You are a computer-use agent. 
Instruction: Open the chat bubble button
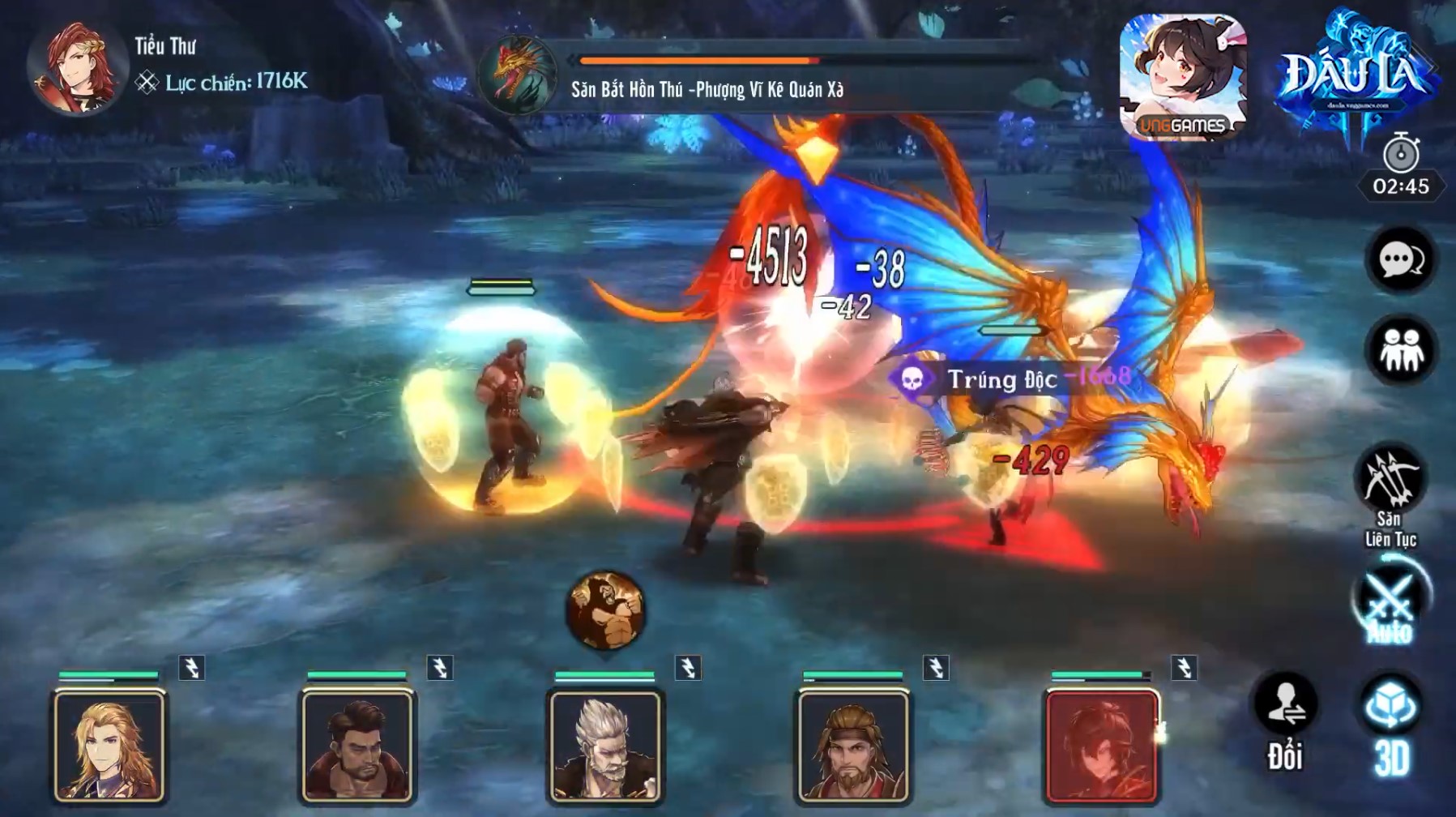[x=1401, y=260]
